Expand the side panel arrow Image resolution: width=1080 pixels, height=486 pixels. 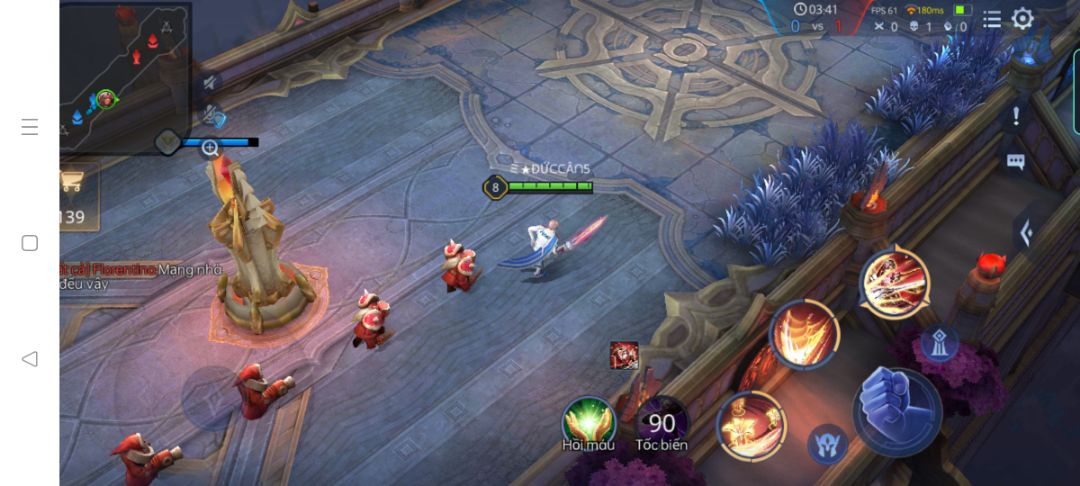click(1026, 232)
